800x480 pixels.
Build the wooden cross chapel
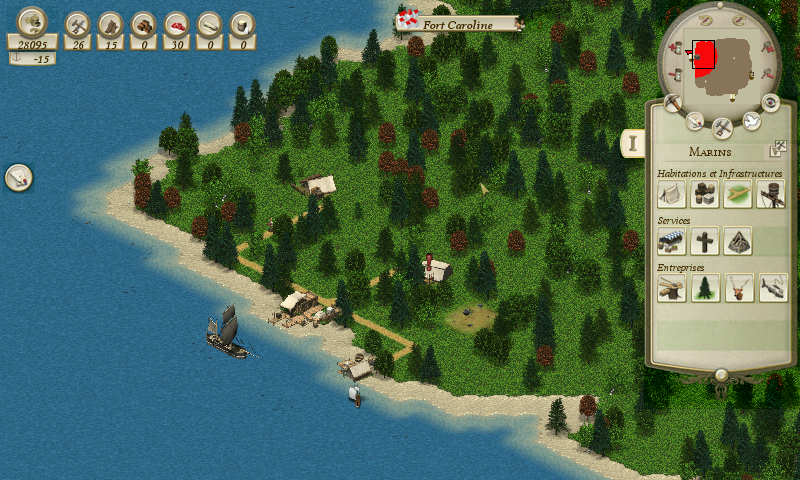[x=704, y=241]
